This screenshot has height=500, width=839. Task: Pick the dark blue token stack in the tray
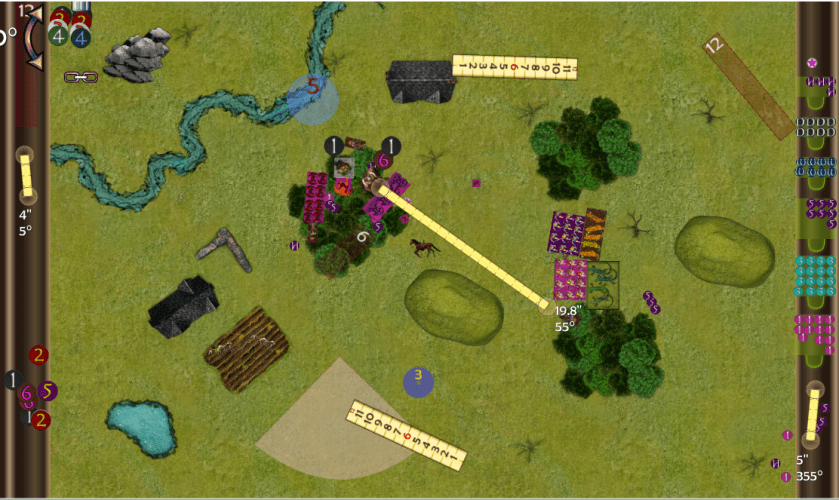coord(815,165)
